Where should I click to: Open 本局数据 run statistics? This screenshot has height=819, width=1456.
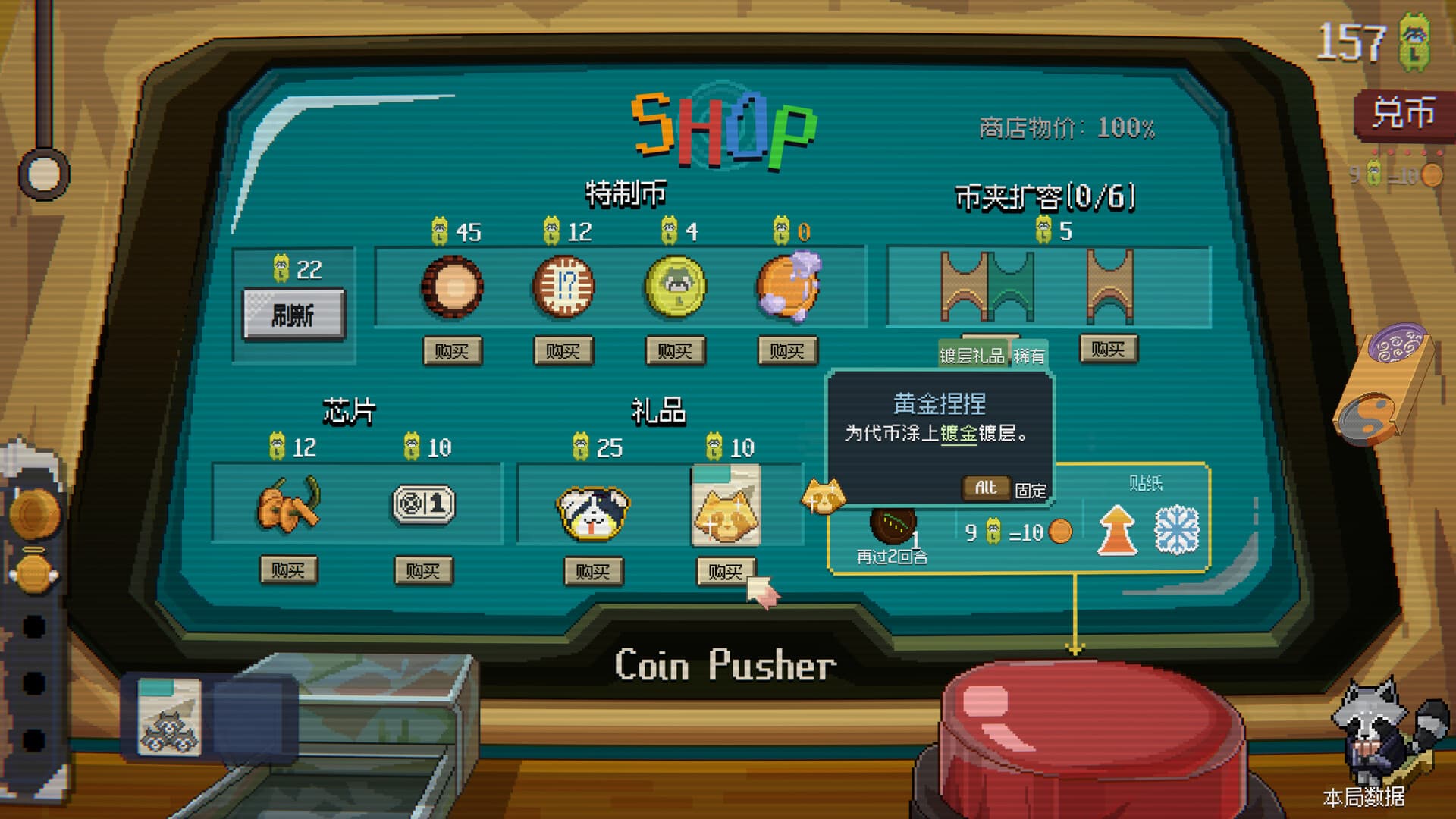click(x=1363, y=796)
